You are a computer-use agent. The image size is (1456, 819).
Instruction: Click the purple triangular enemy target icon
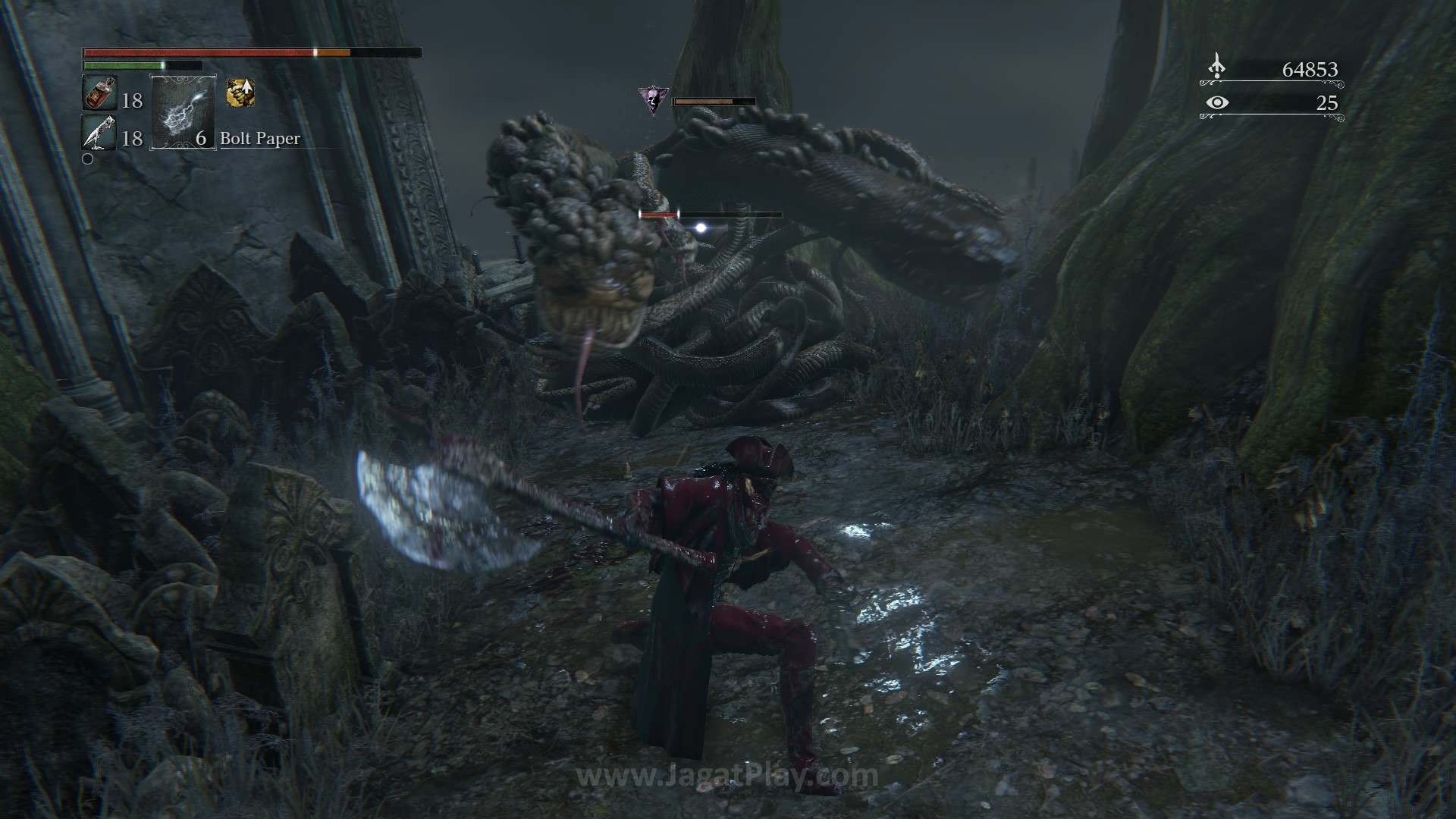653,101
